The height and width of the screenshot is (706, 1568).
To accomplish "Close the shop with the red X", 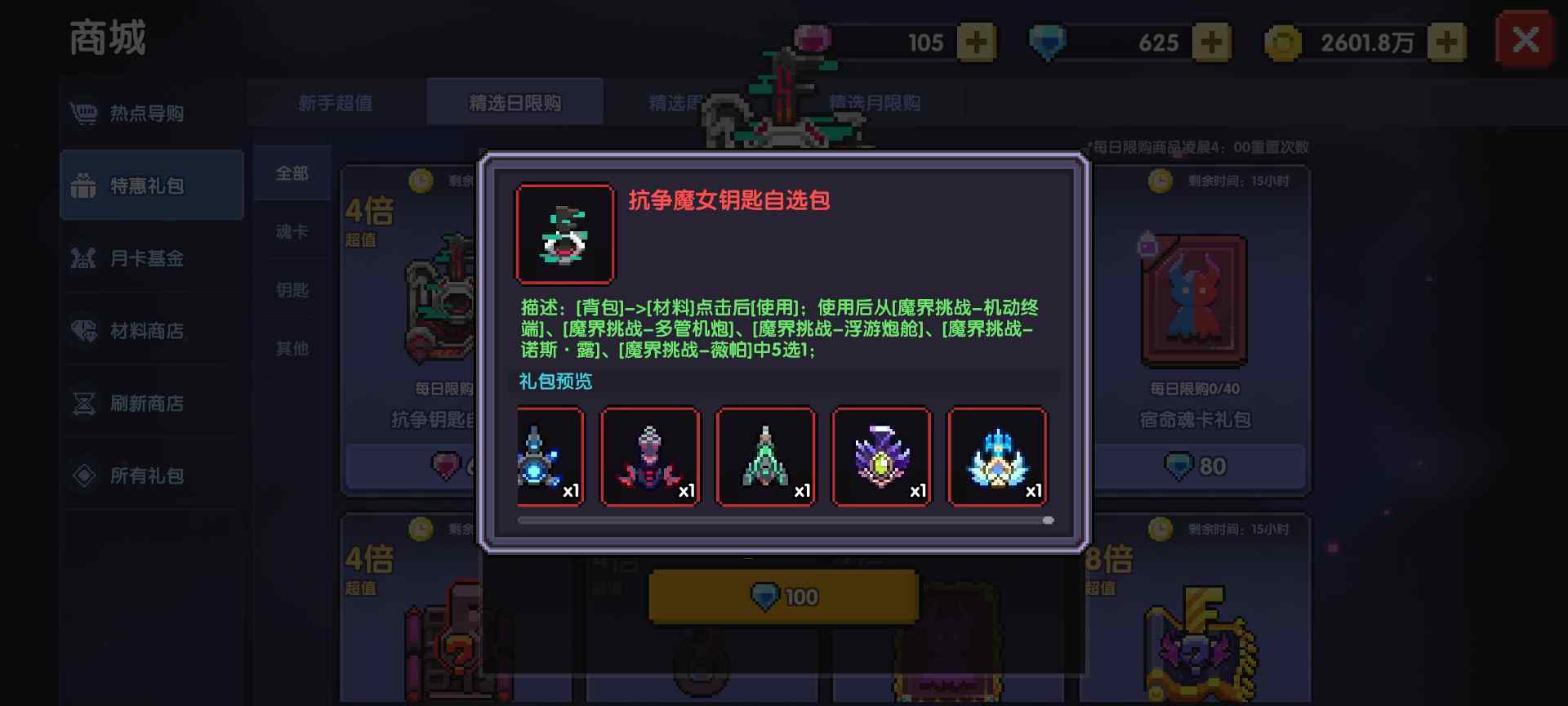I will (x=1525, y=40).
